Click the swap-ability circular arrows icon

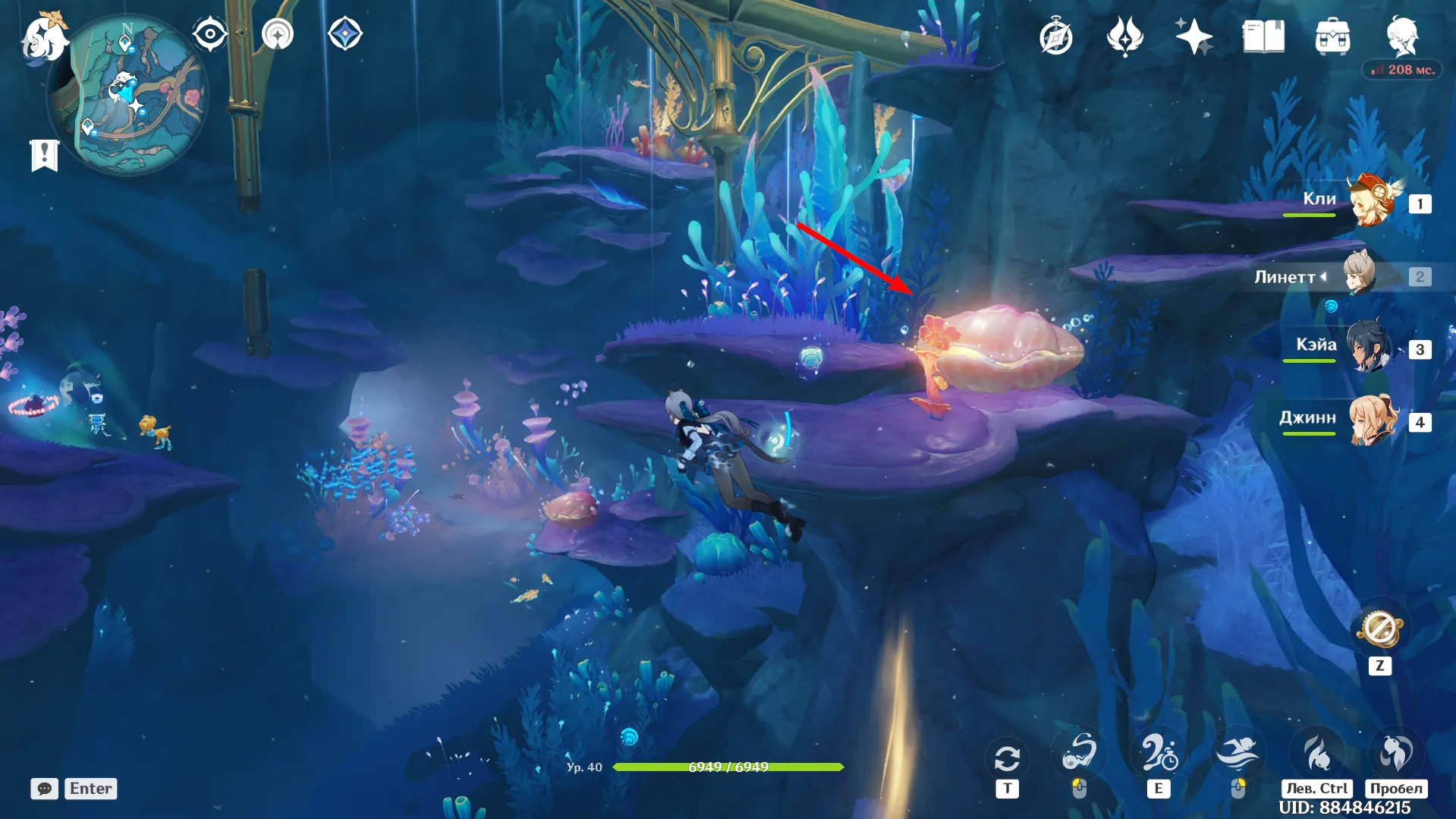point(1007,758)
